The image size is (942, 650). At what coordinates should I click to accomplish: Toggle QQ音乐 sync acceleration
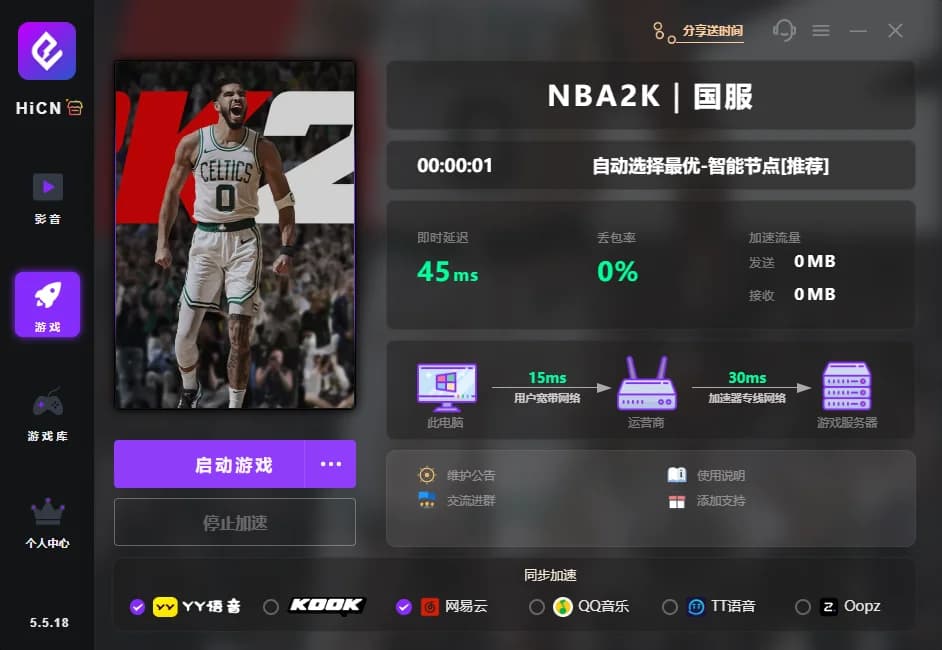coord(537,607)
